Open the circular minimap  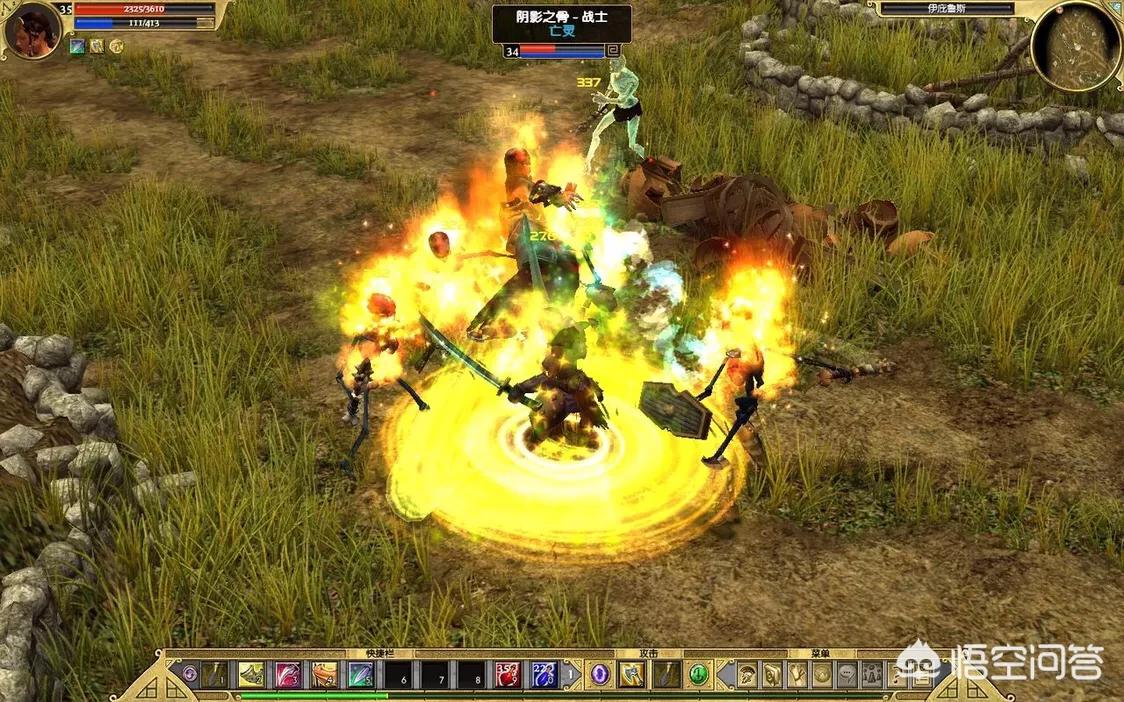click(1075, 45)
